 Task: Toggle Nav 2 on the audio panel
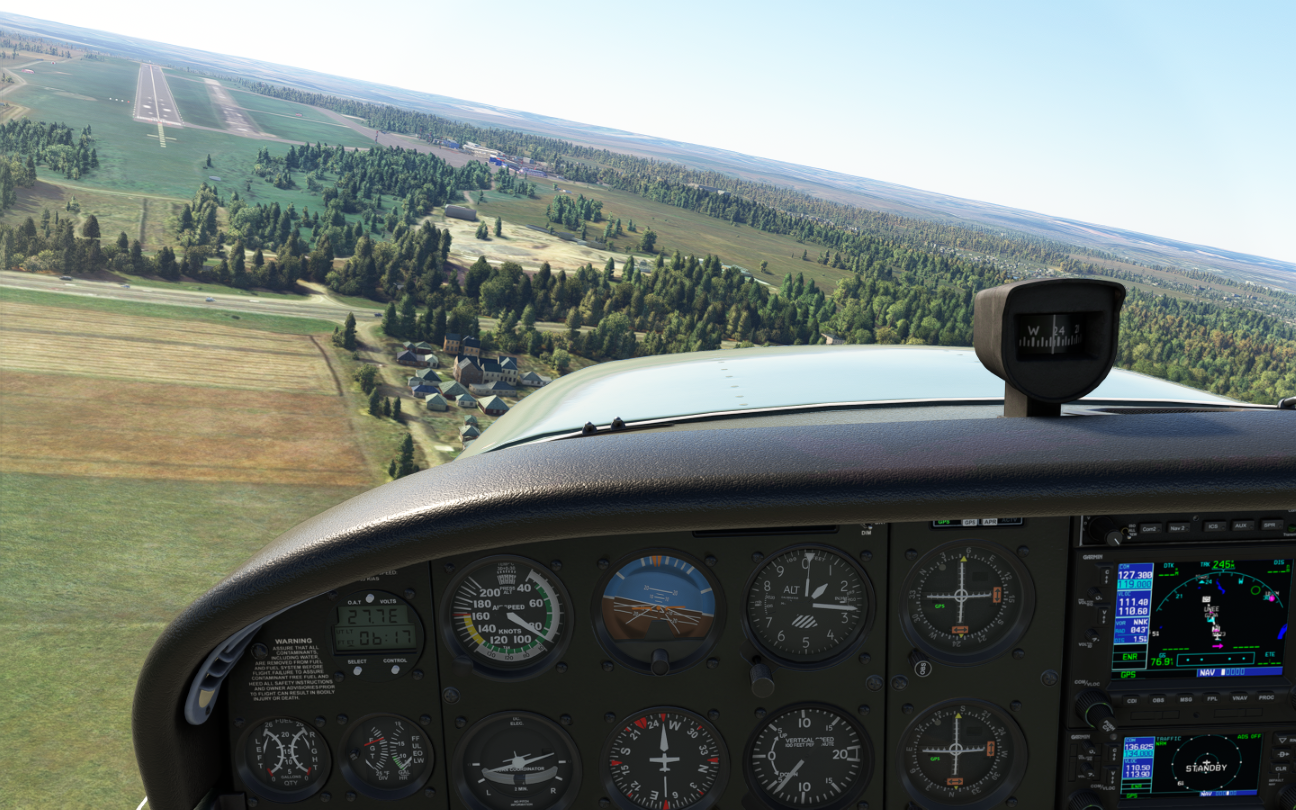(1178, 527)
